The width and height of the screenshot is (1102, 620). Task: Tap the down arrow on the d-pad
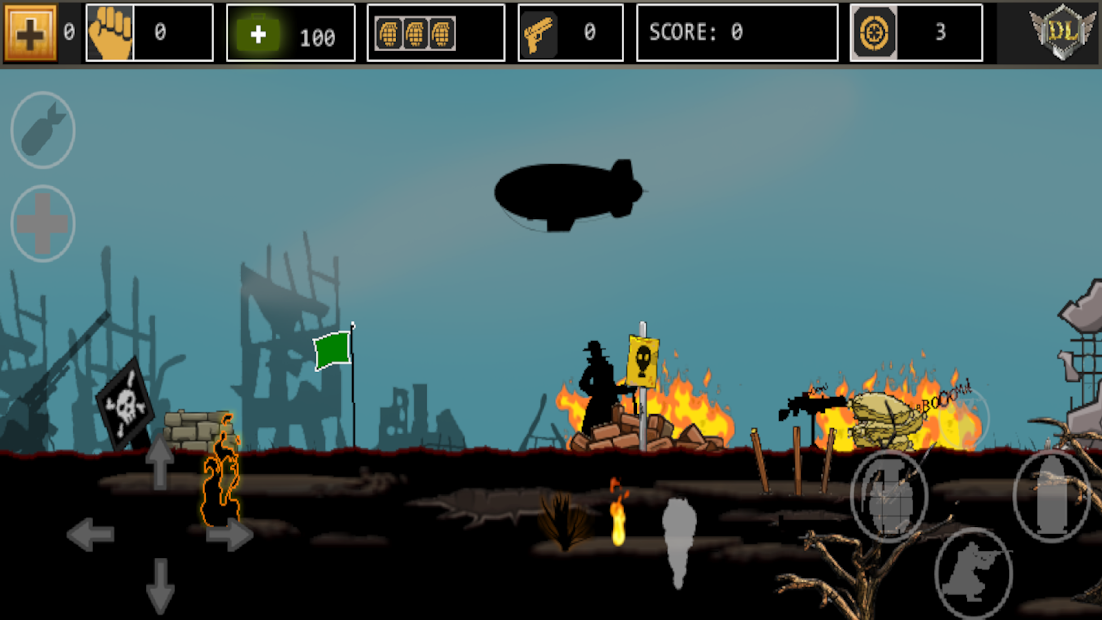160,585
